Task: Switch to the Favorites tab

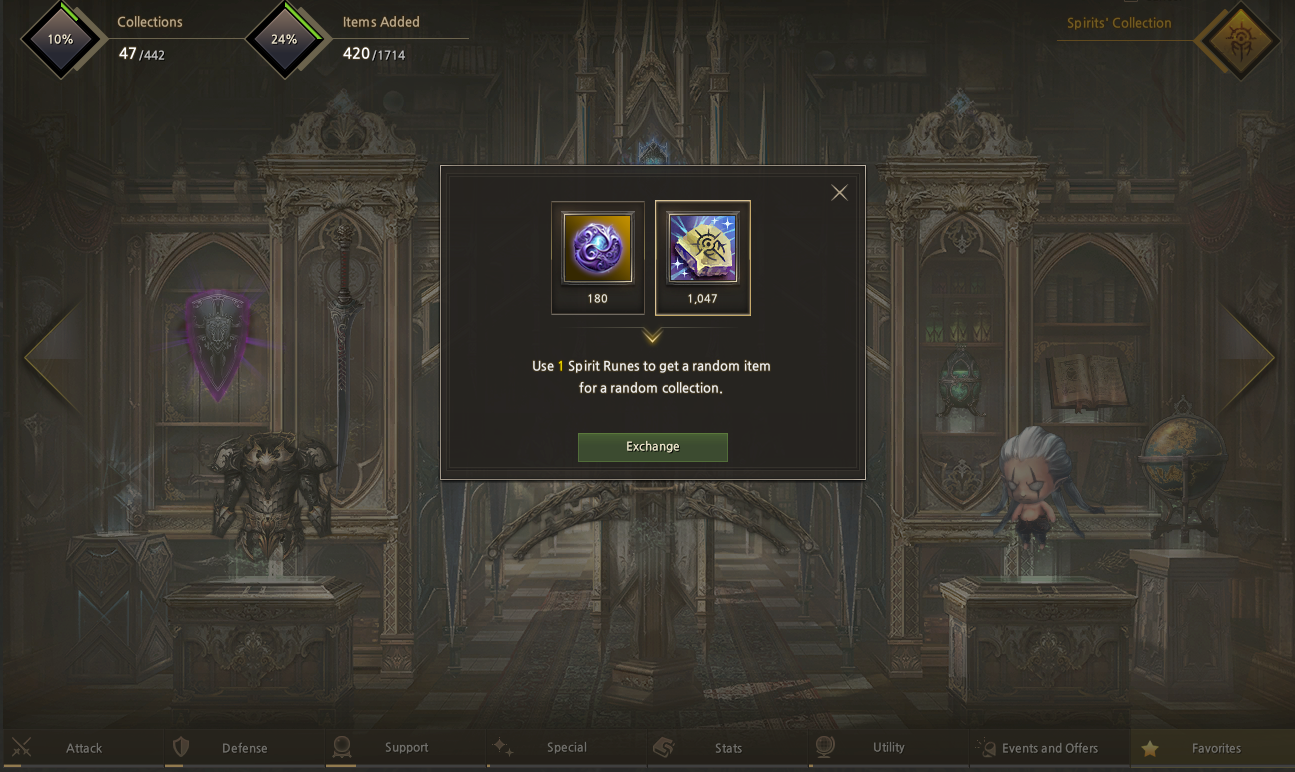Action: (1214, 748)
